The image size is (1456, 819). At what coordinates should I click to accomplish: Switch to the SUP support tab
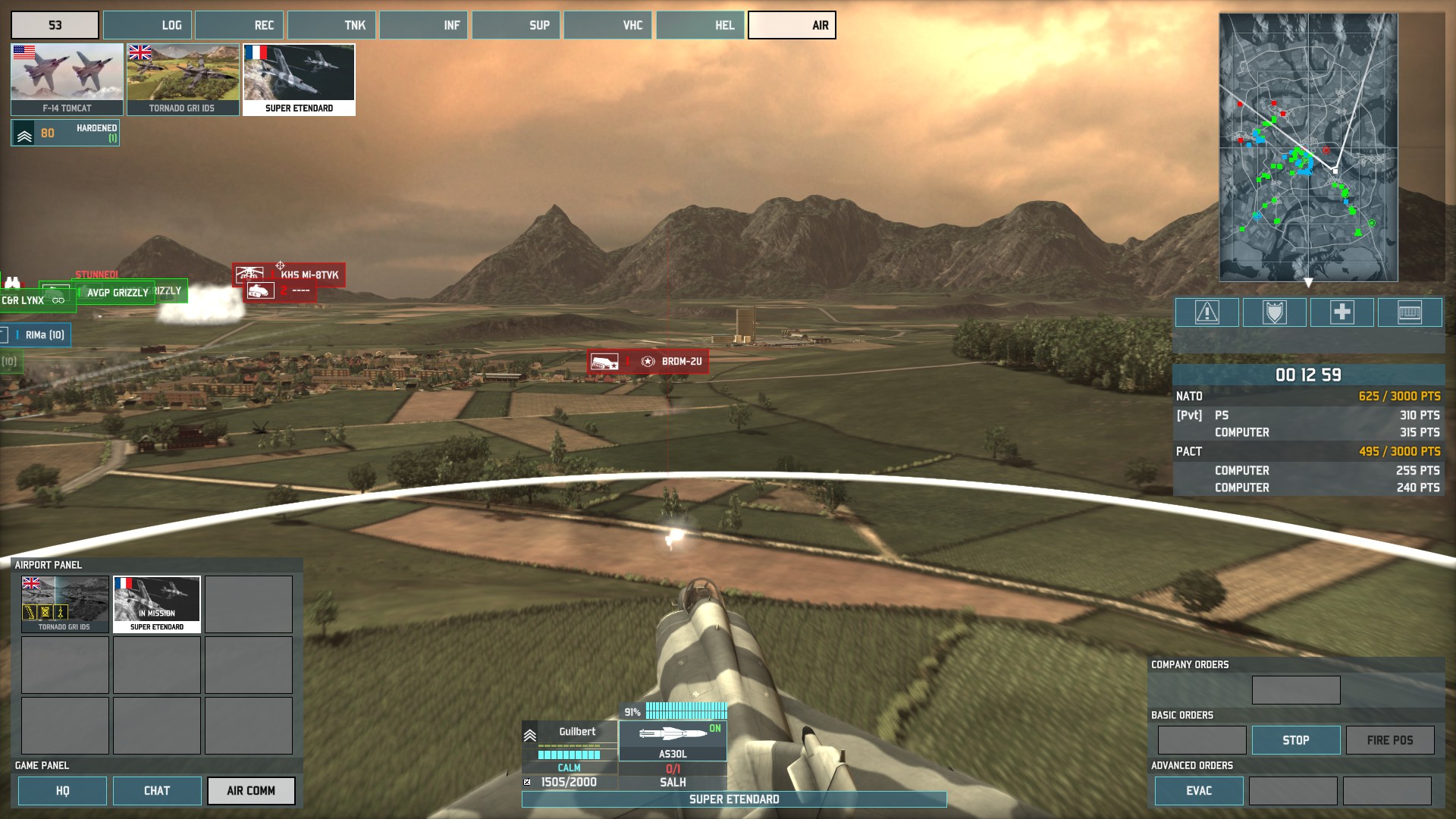point(516,25)
